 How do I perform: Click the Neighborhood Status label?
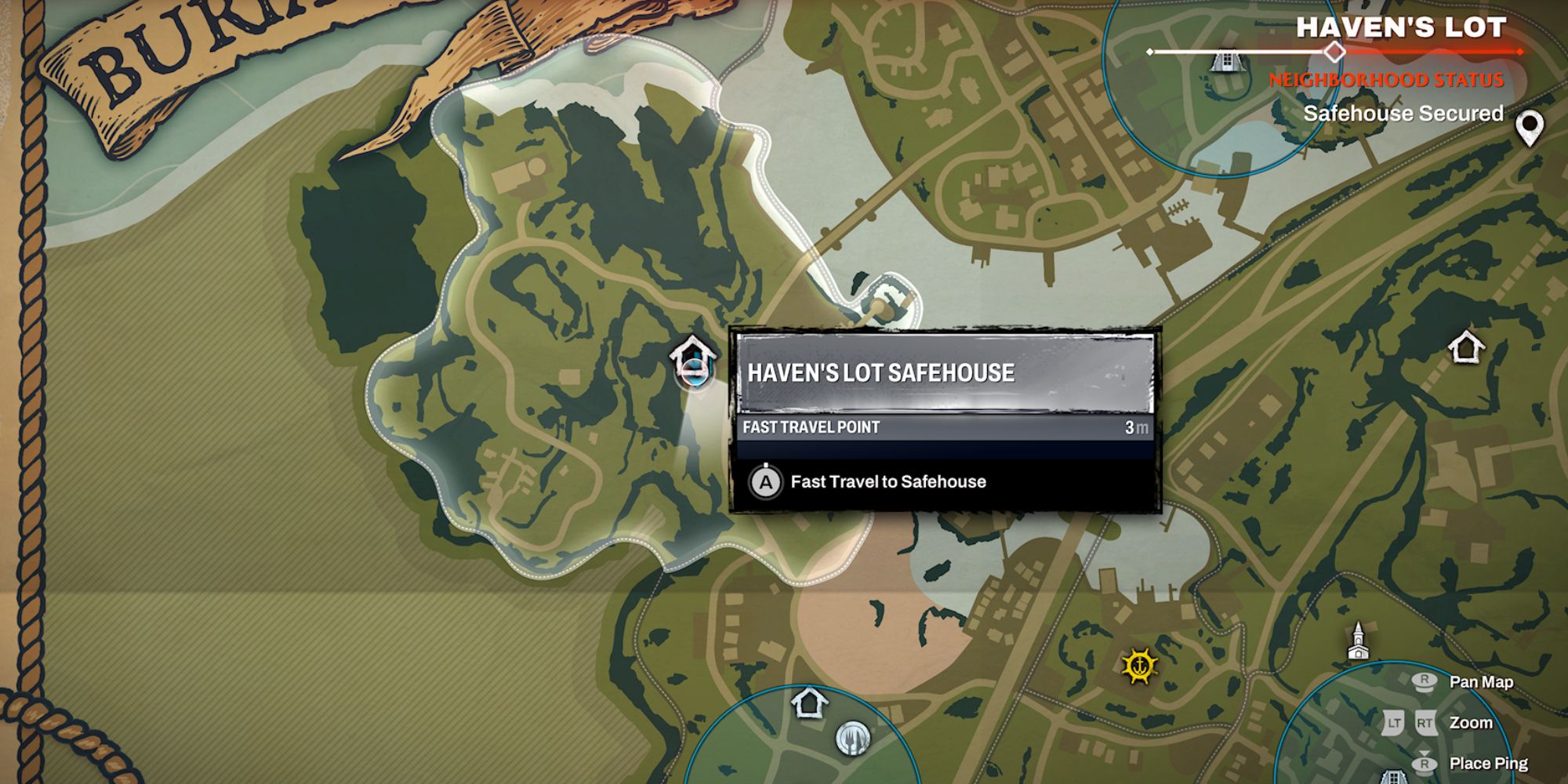click(x=1388, y=78)
